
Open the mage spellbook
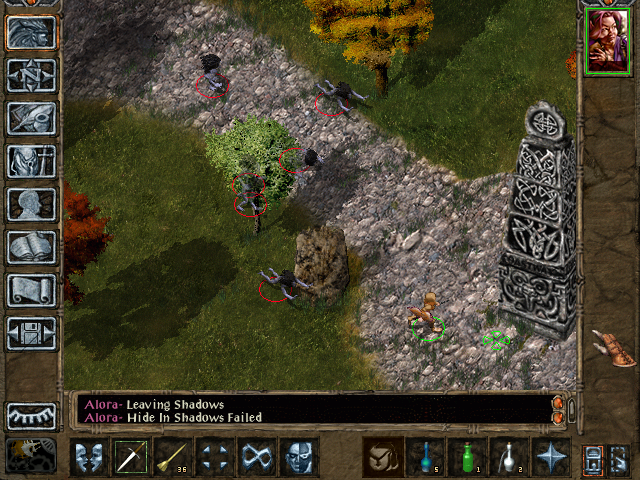31,247
